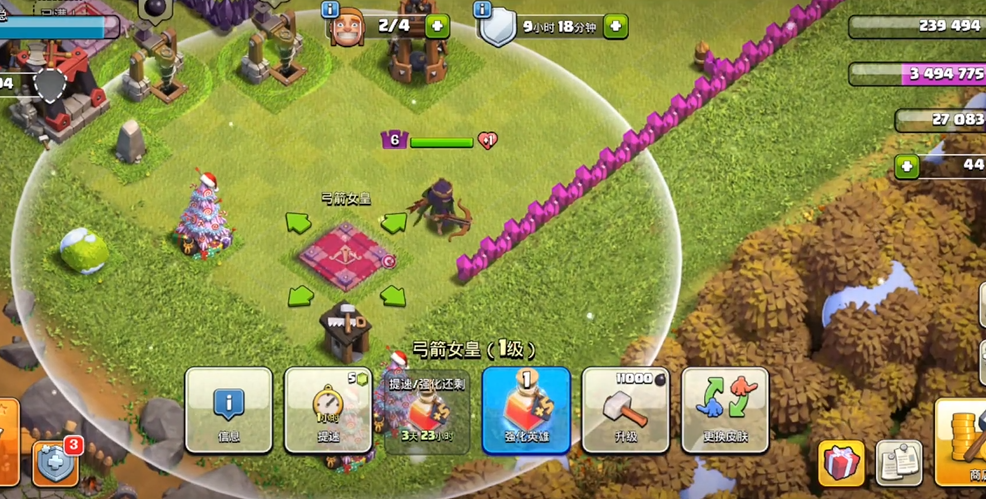Open the change skin (更换皮肤) button
Screen dimensions: 986x499
tap(725, 410)
